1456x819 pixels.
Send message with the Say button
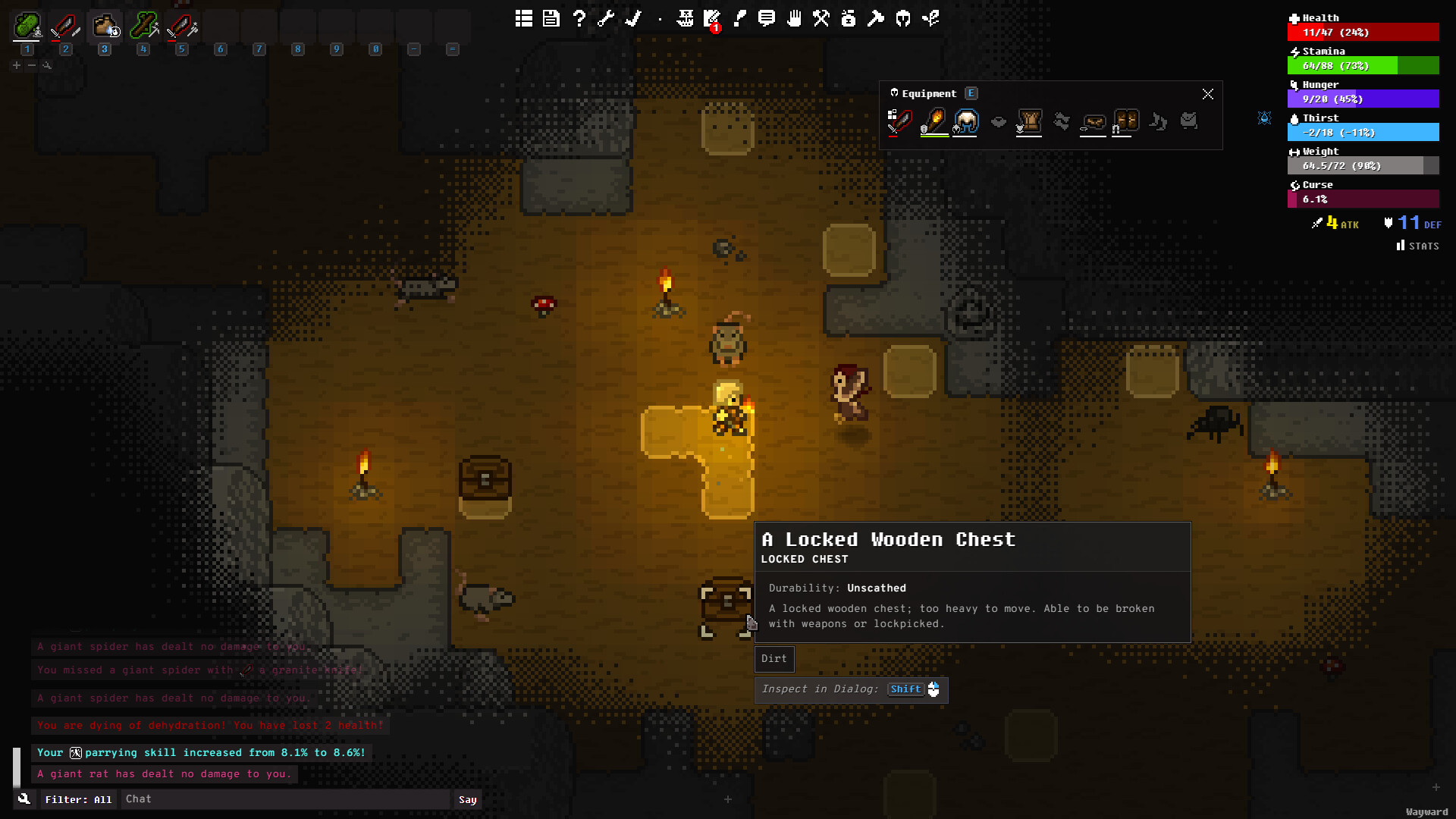pos(467,799)
